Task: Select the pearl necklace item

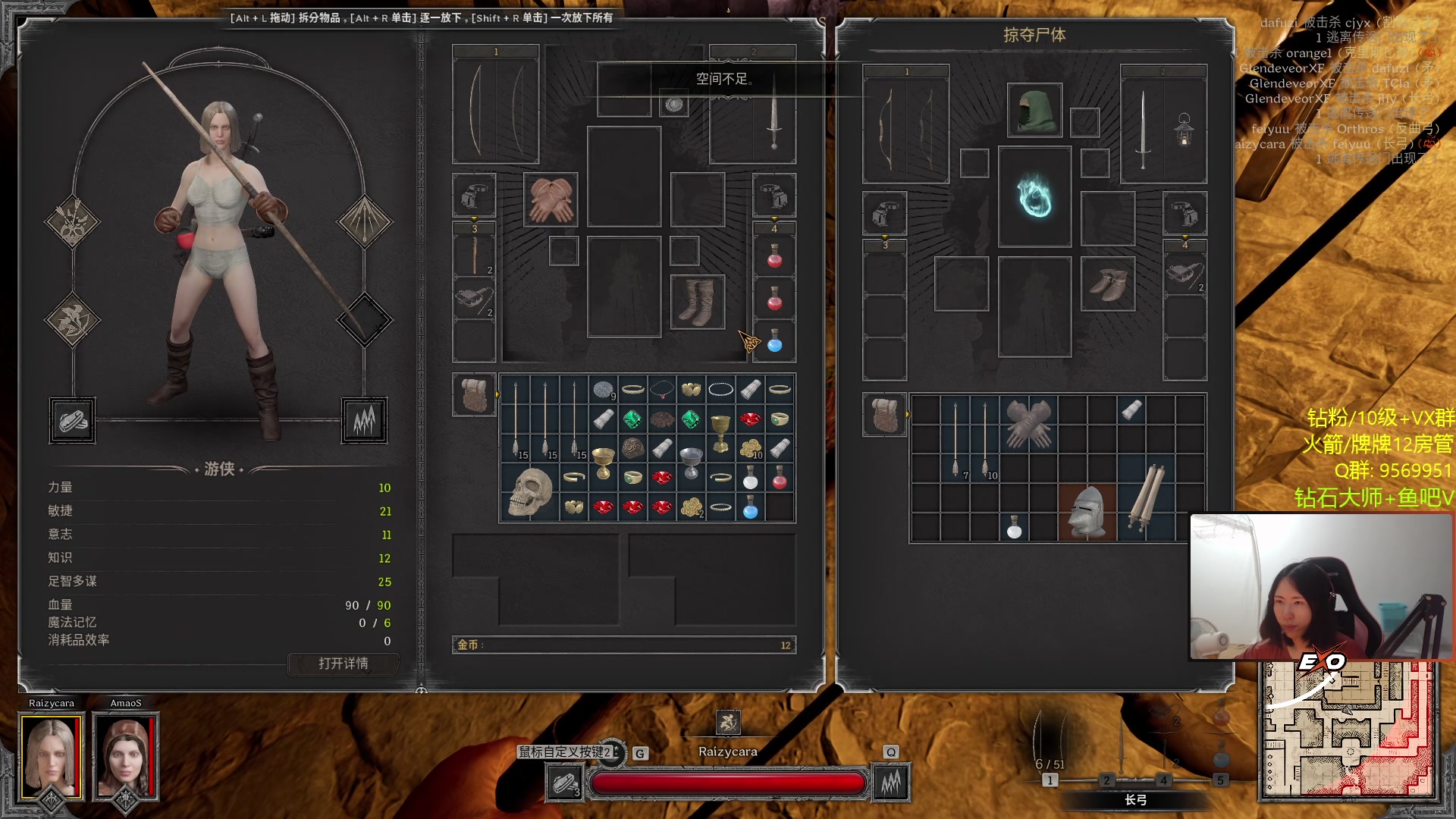Action: [x=720, y=390]
